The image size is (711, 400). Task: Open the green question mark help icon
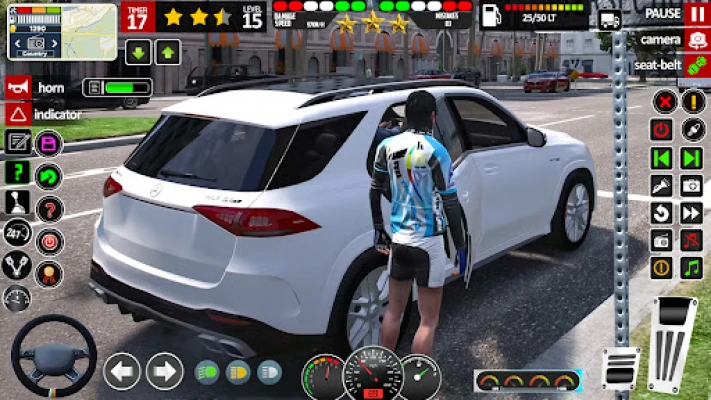[x=17, y=172]
